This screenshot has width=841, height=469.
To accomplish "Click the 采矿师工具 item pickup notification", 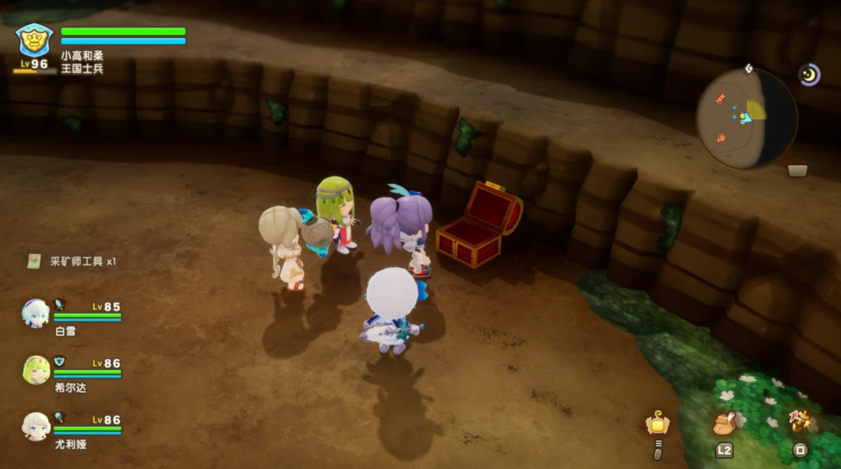I will click(72, 261).
